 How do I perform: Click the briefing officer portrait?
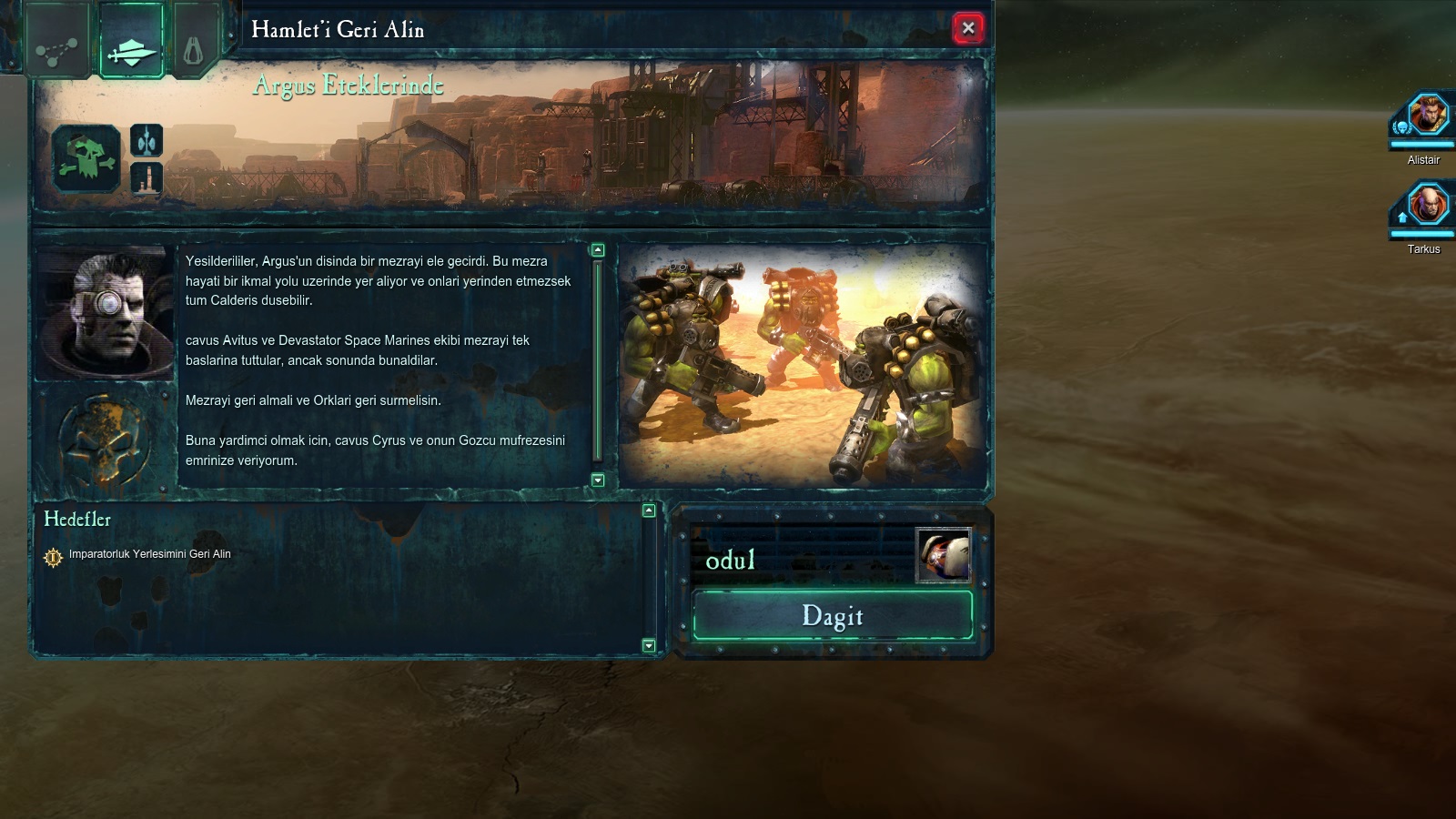(x=105, y=312)
